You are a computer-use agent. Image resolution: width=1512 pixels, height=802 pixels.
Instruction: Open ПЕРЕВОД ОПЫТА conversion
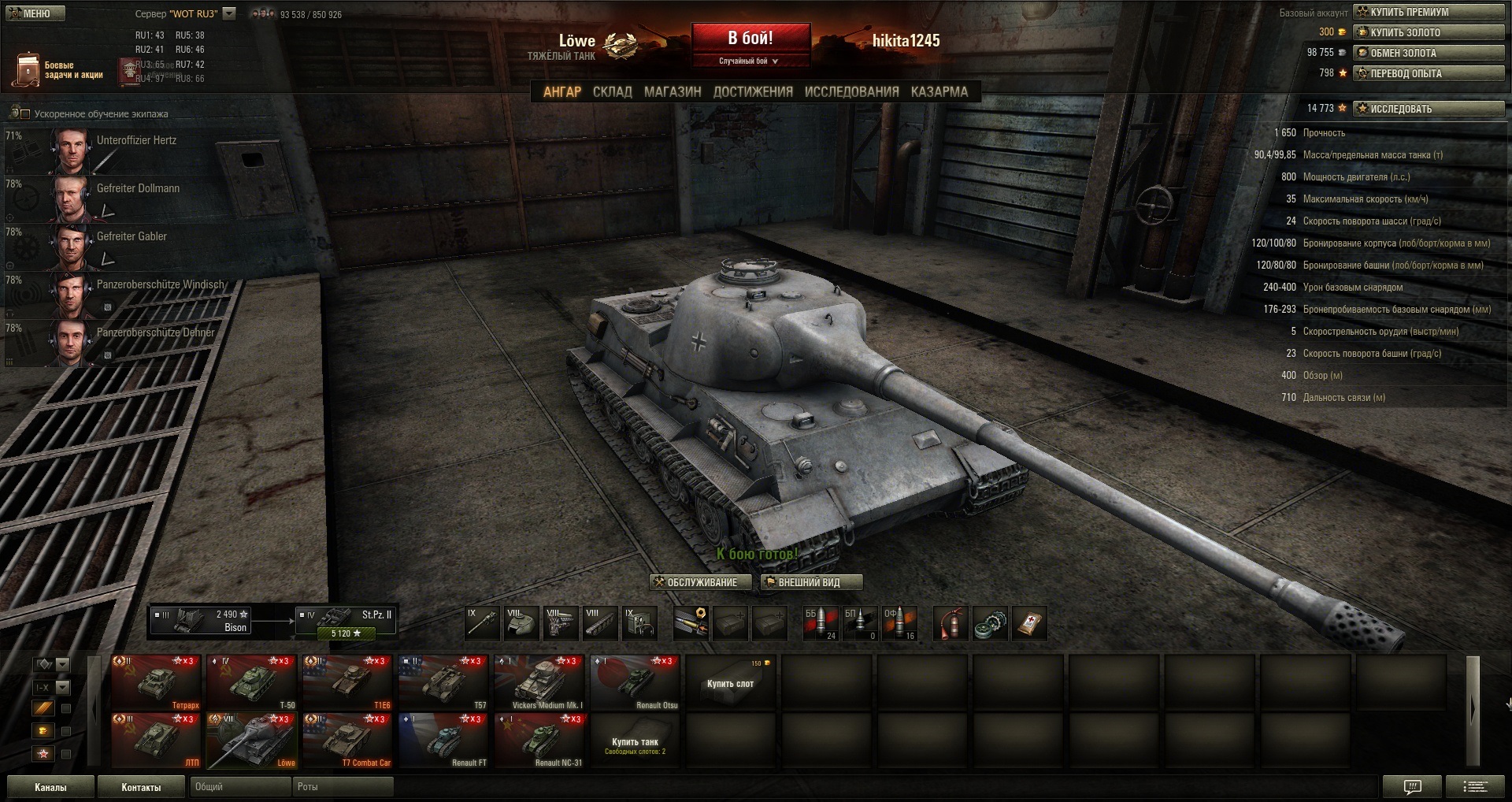click(x=1429, y=73)
